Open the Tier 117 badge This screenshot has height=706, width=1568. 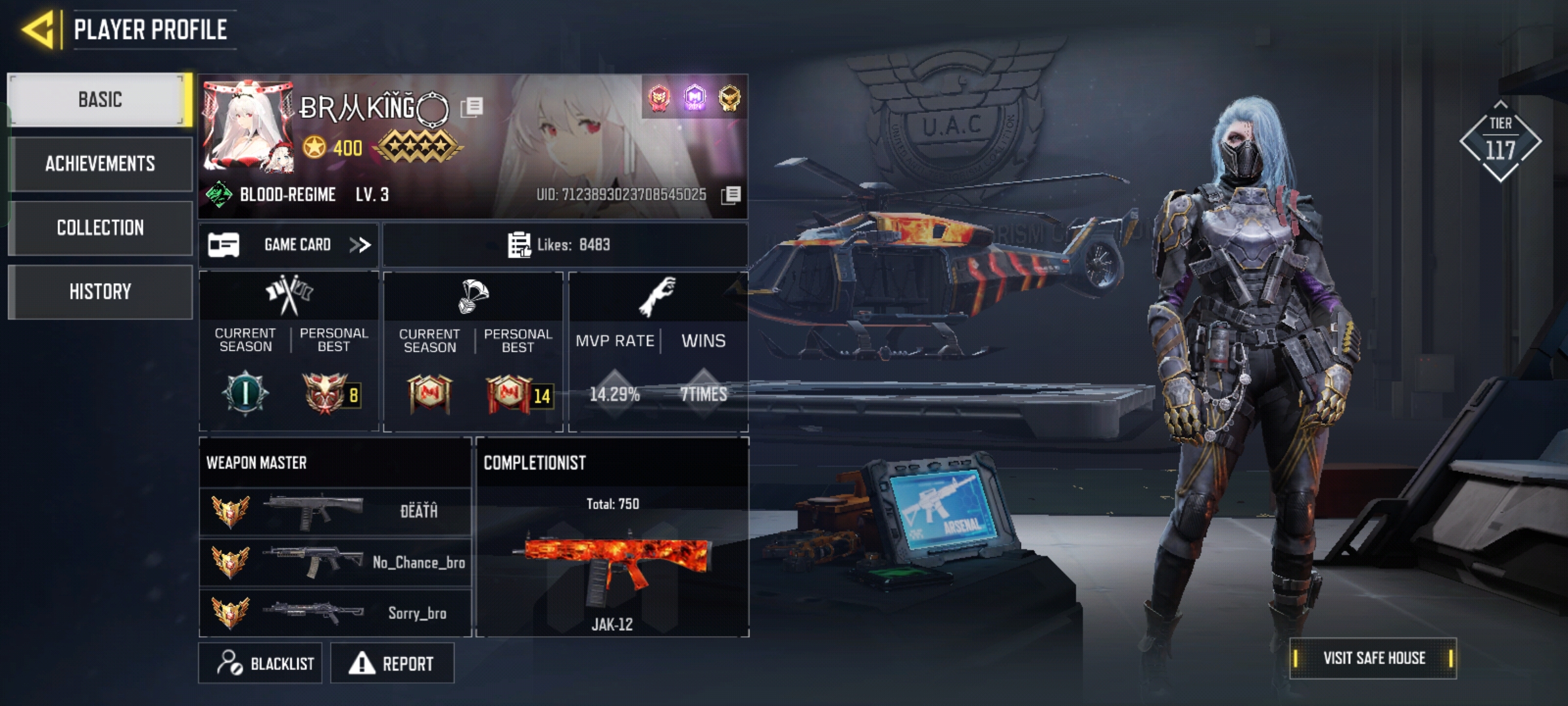coord(1500,141)
